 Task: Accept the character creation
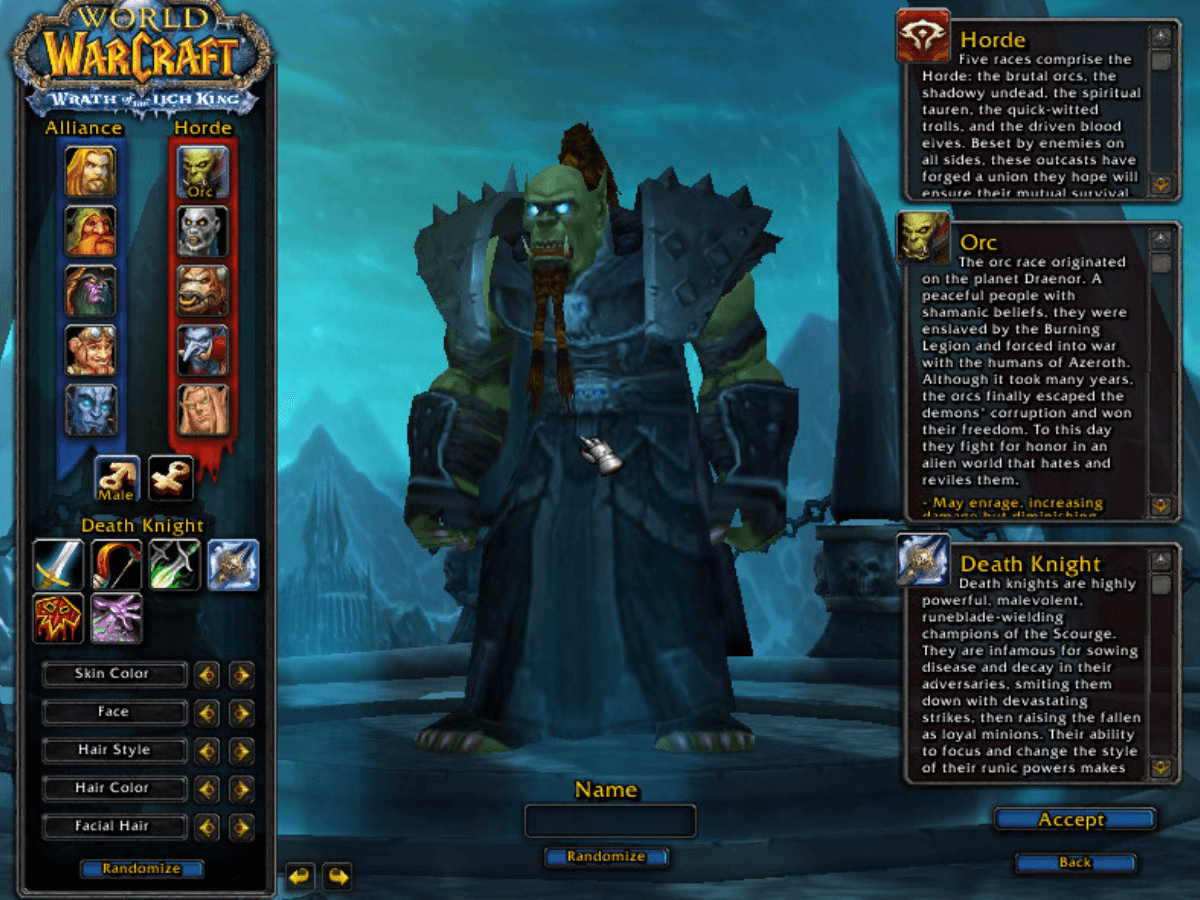pos(1073,820)
